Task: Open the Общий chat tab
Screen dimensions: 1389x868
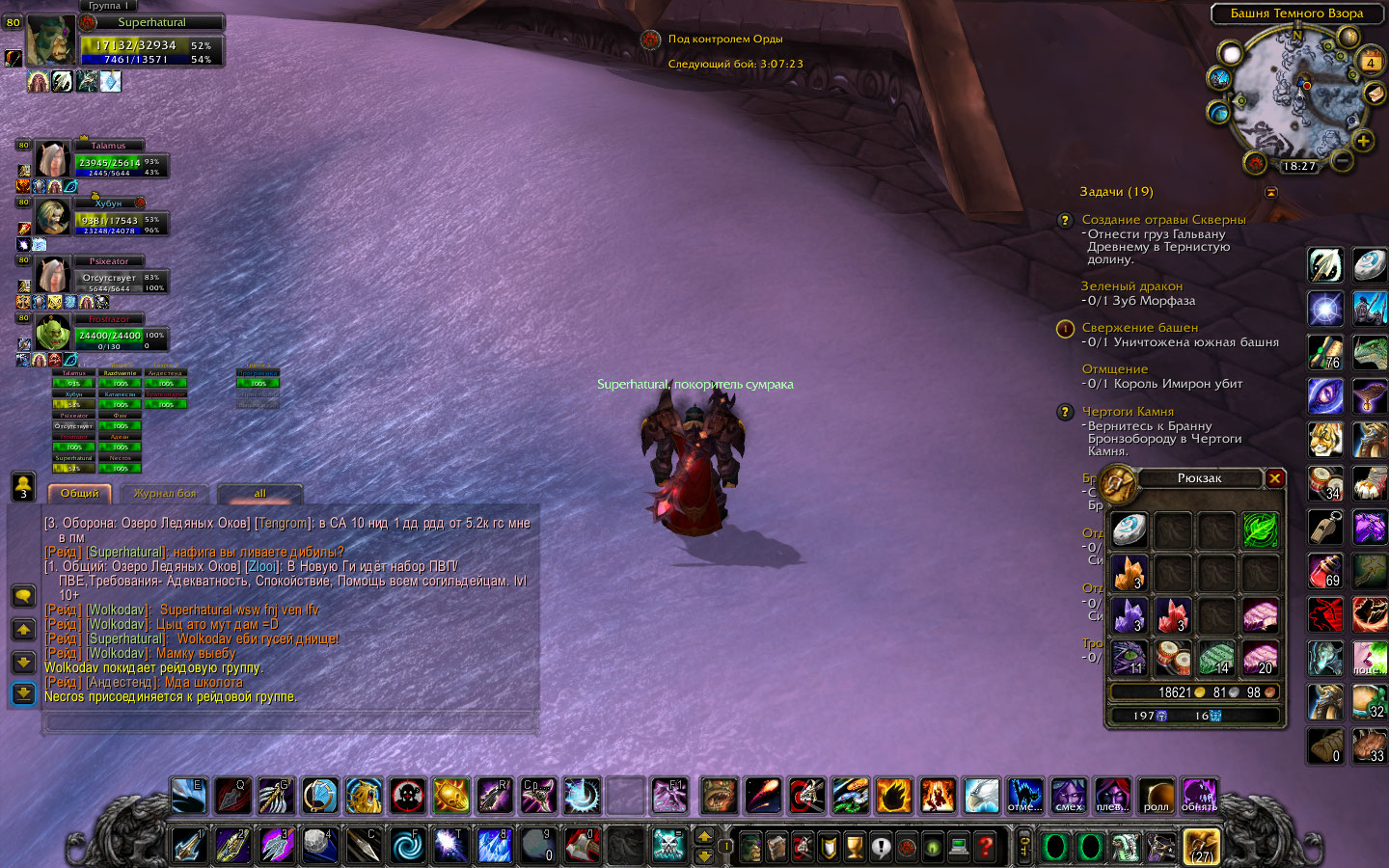Action: click(x=80, y=494)
